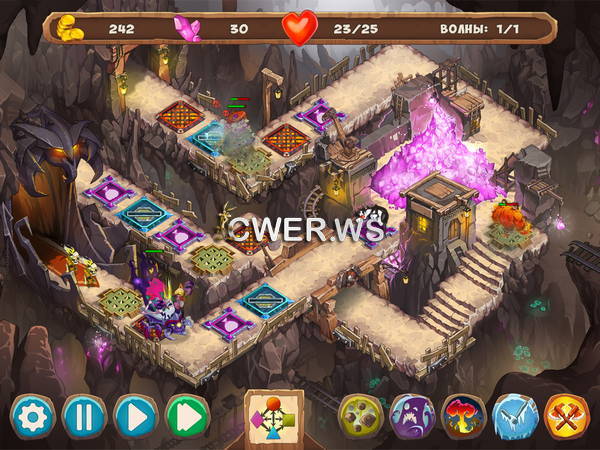Open the colored shapes legend panel

(274, 416)
